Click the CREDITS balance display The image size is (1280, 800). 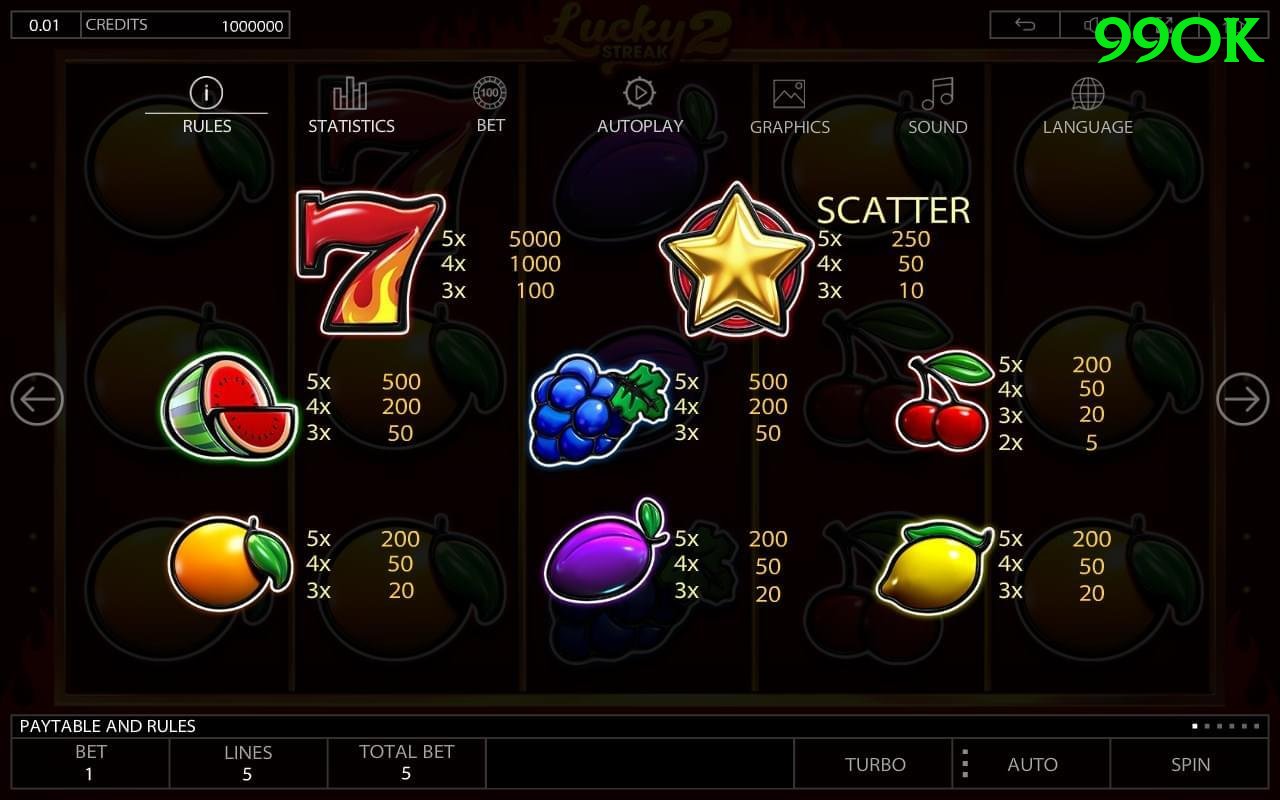(x=185, y=24)
